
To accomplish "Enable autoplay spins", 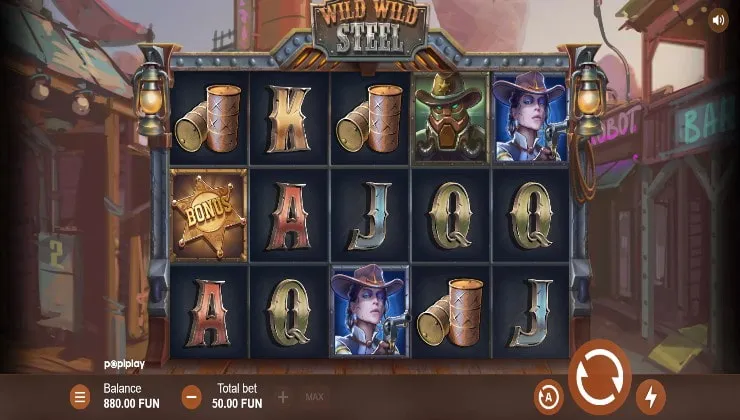I will click(x=548, y=394).
